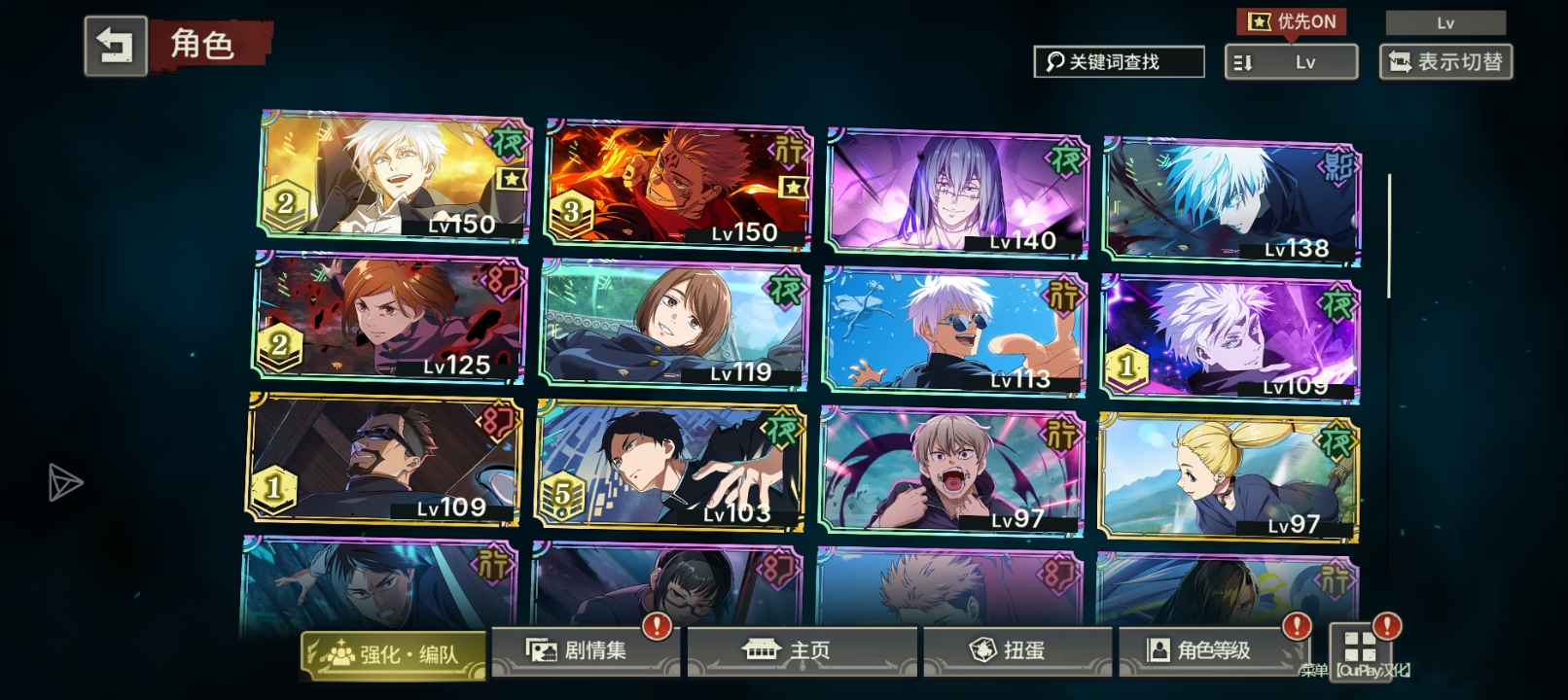Open the 关键词查找 keyword search
The width and height of the screenshot is (1568, 700).
[x=1118, y=62]
